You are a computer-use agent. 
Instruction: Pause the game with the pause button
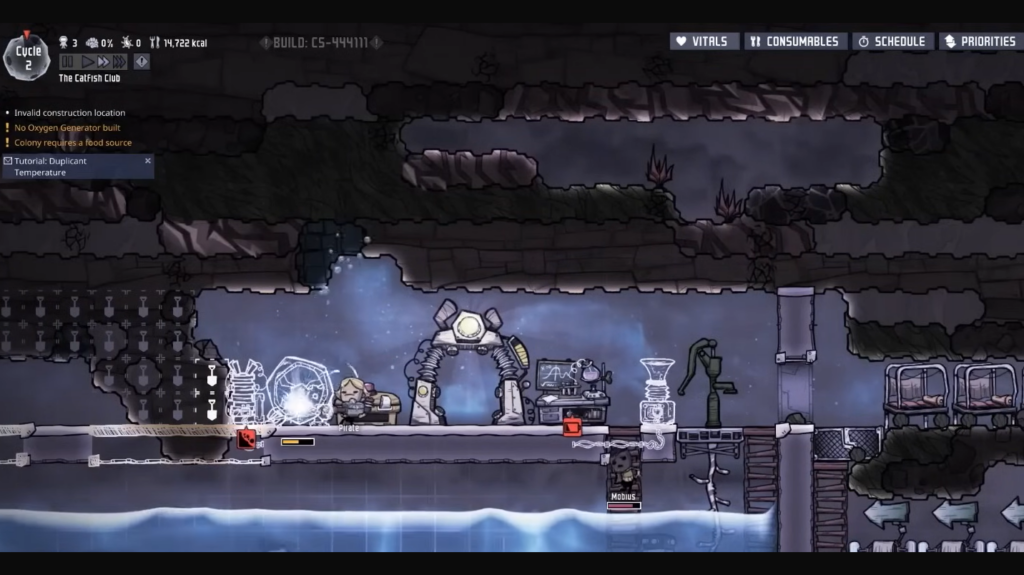pyautogui.click(x=68, y=62)
